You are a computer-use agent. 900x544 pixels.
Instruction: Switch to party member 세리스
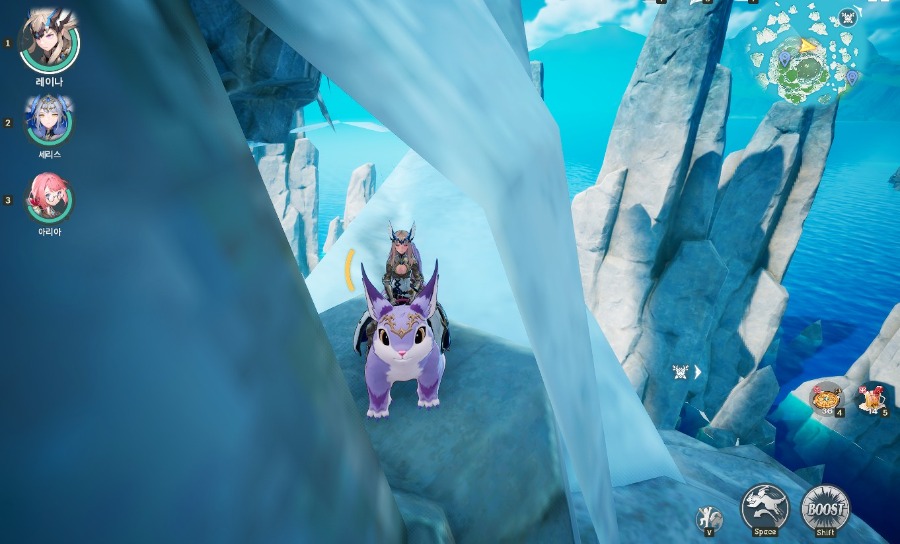pyautogui.click(x=49, y=121)
